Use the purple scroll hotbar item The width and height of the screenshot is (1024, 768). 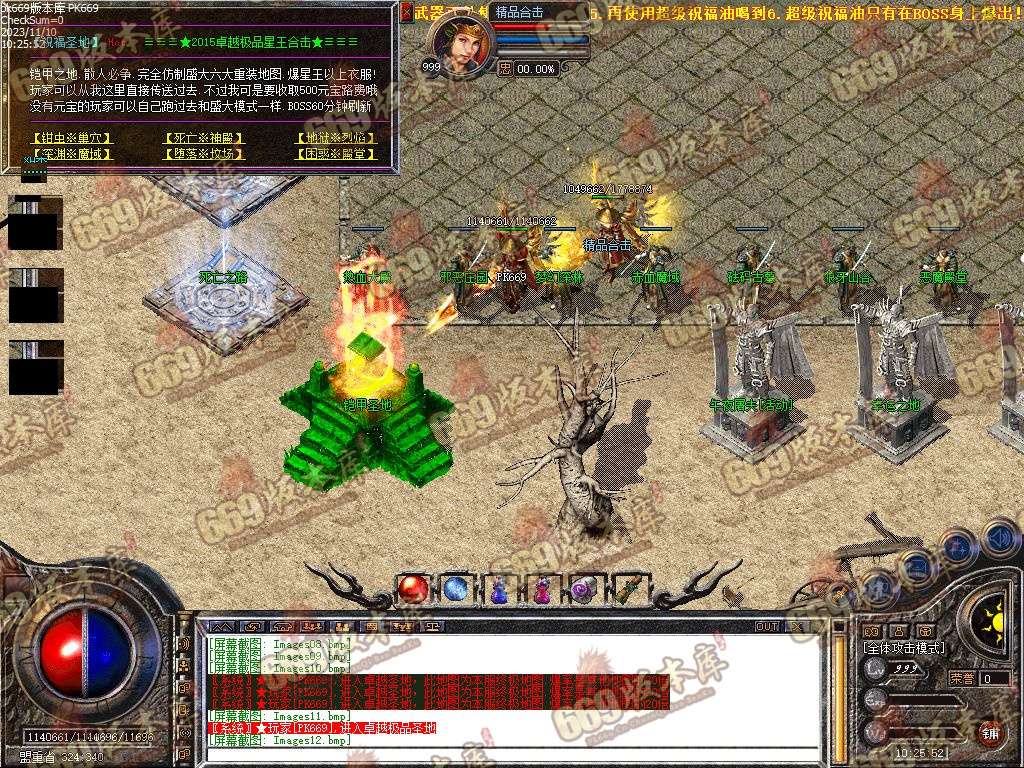point(584,590)
